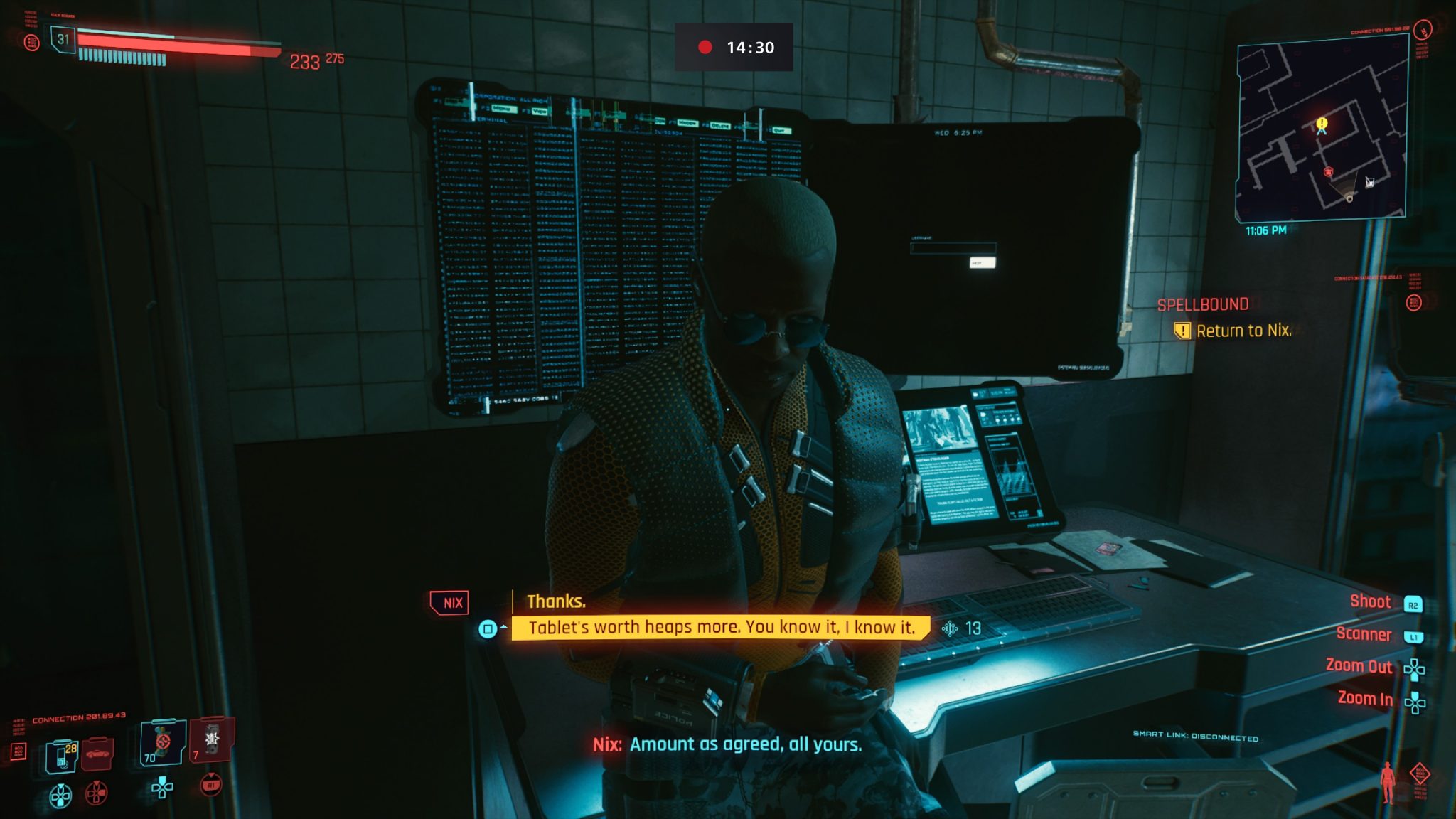The width and height of the screenshot is (1456, 819).
Task: Click the red player stance figure icon
Action: point(1387,783)
